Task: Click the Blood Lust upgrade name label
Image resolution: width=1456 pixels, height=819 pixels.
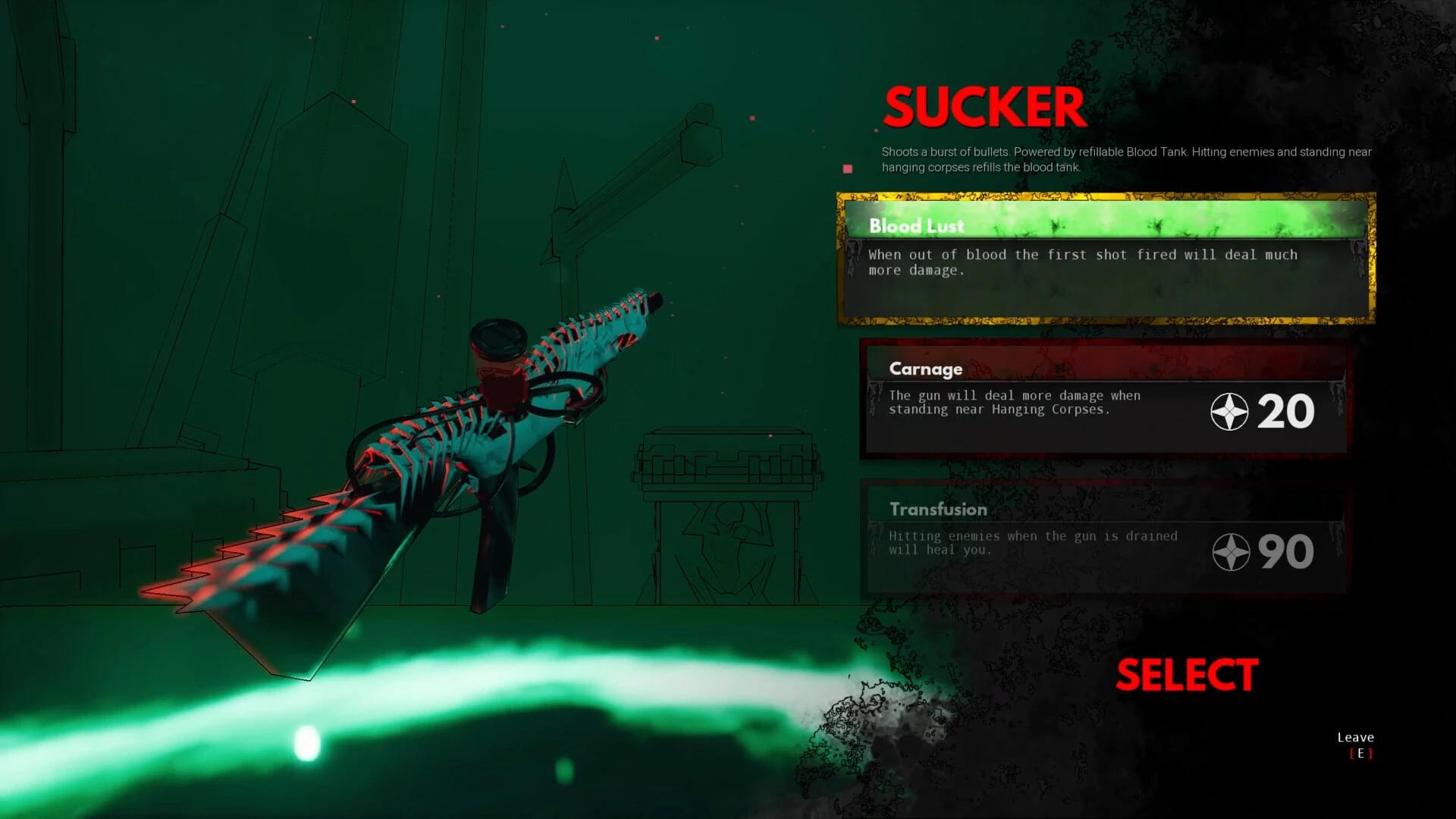Action: tap(917, 225)
